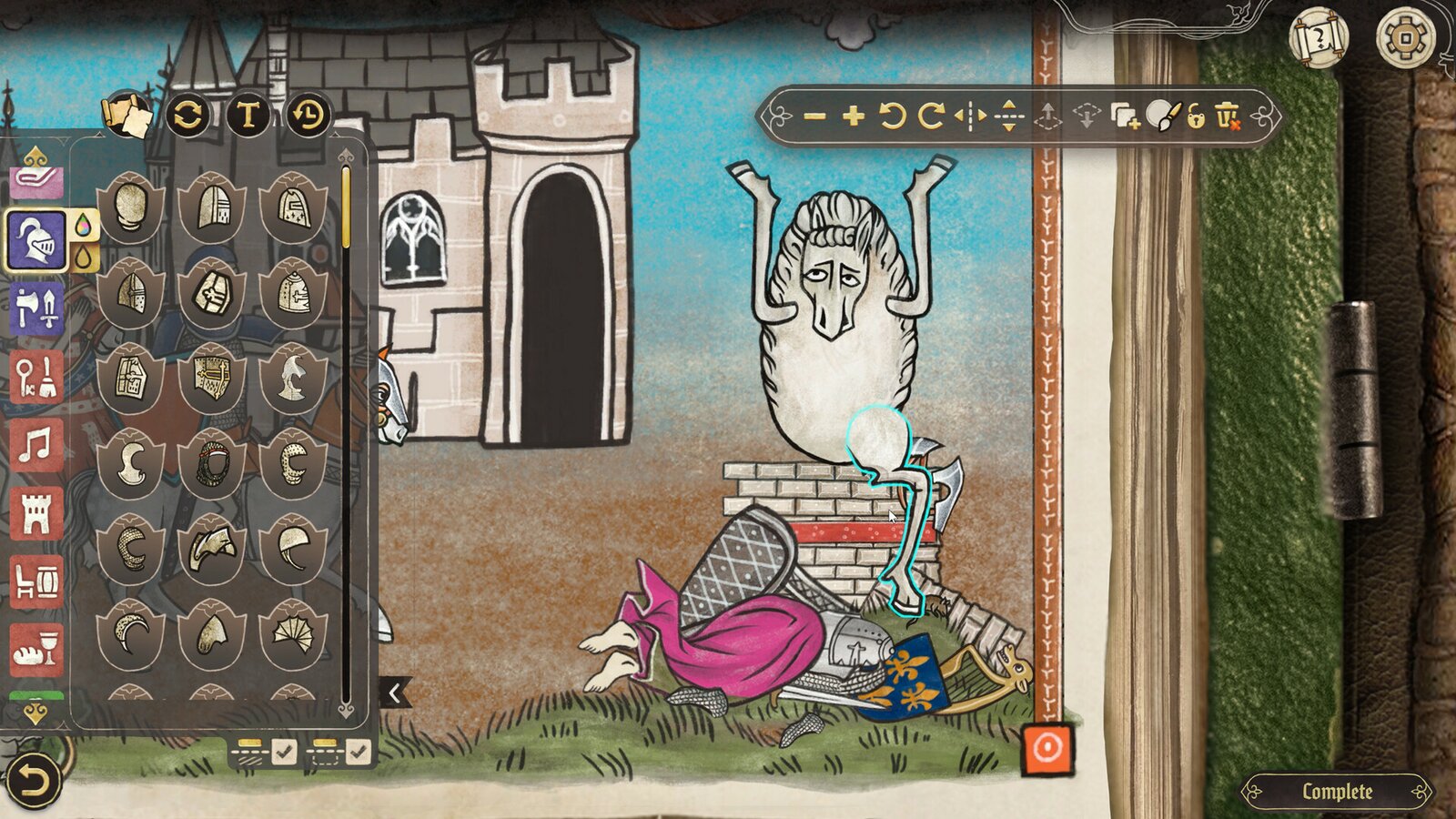This screenshot has height=819, width=1456.
Task: Collapse the item panel with the chevron
Action: point(393,692)
